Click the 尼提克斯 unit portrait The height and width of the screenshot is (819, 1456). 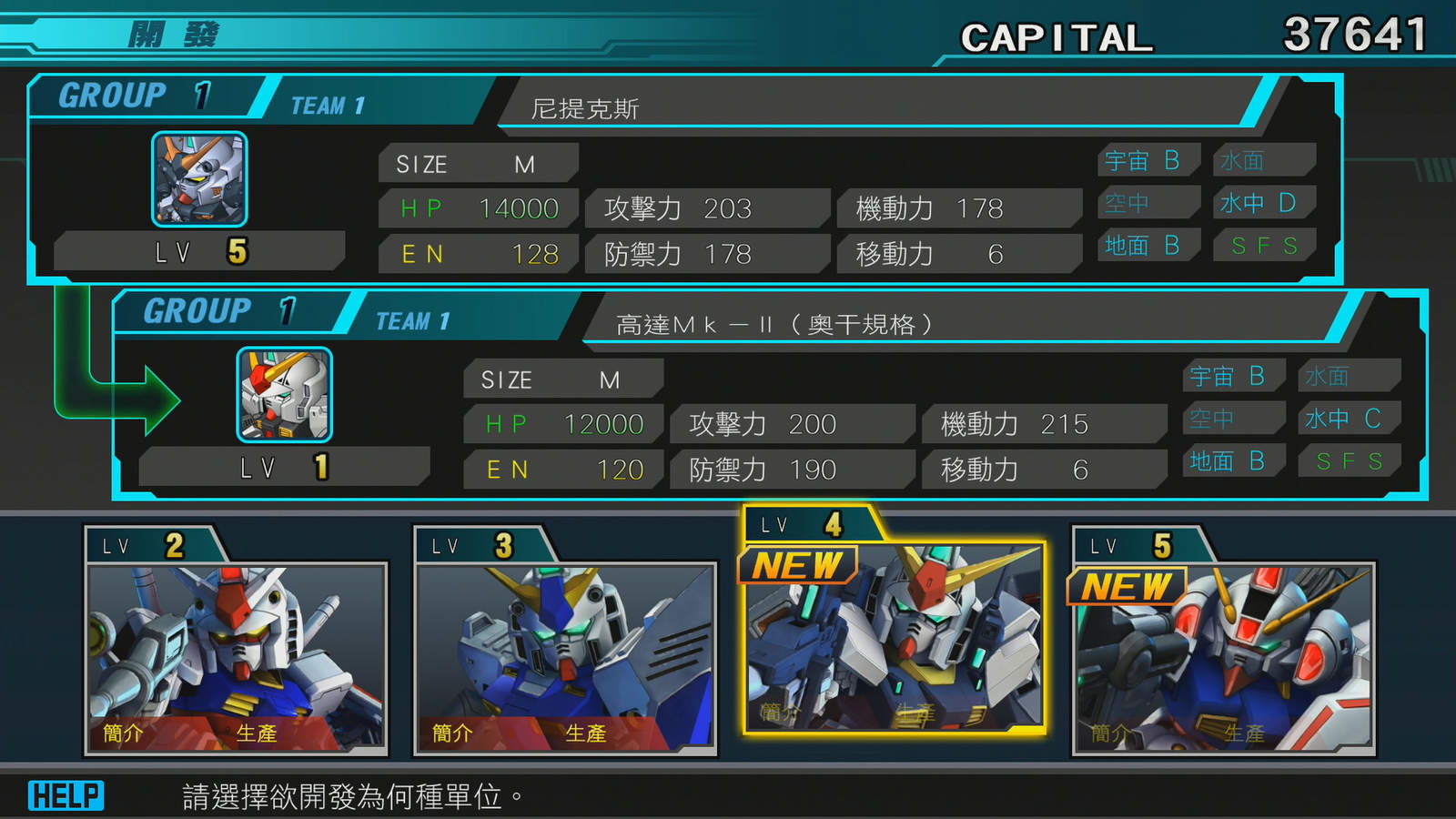(x=199, y=179)
